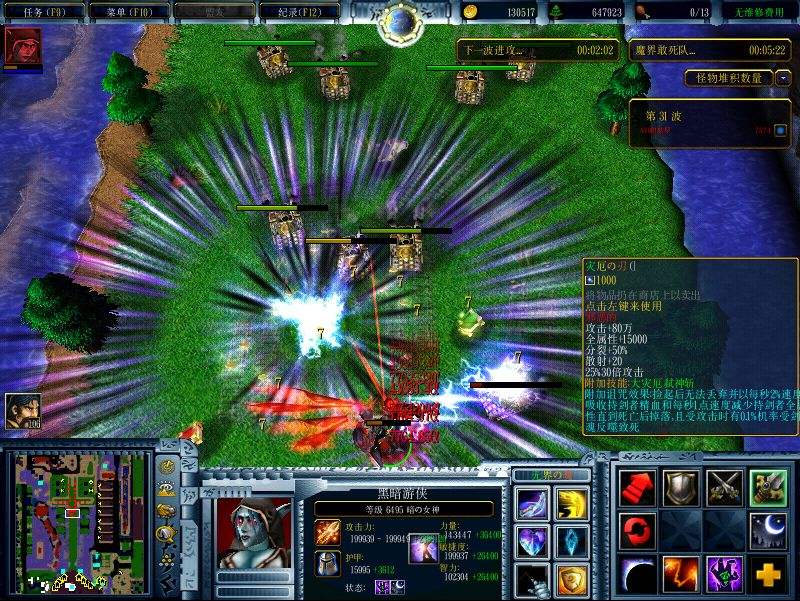Image resolution: width=800 pixels, height=601 pixels.
Task: Click the minimap
Action: coord(76,521)
